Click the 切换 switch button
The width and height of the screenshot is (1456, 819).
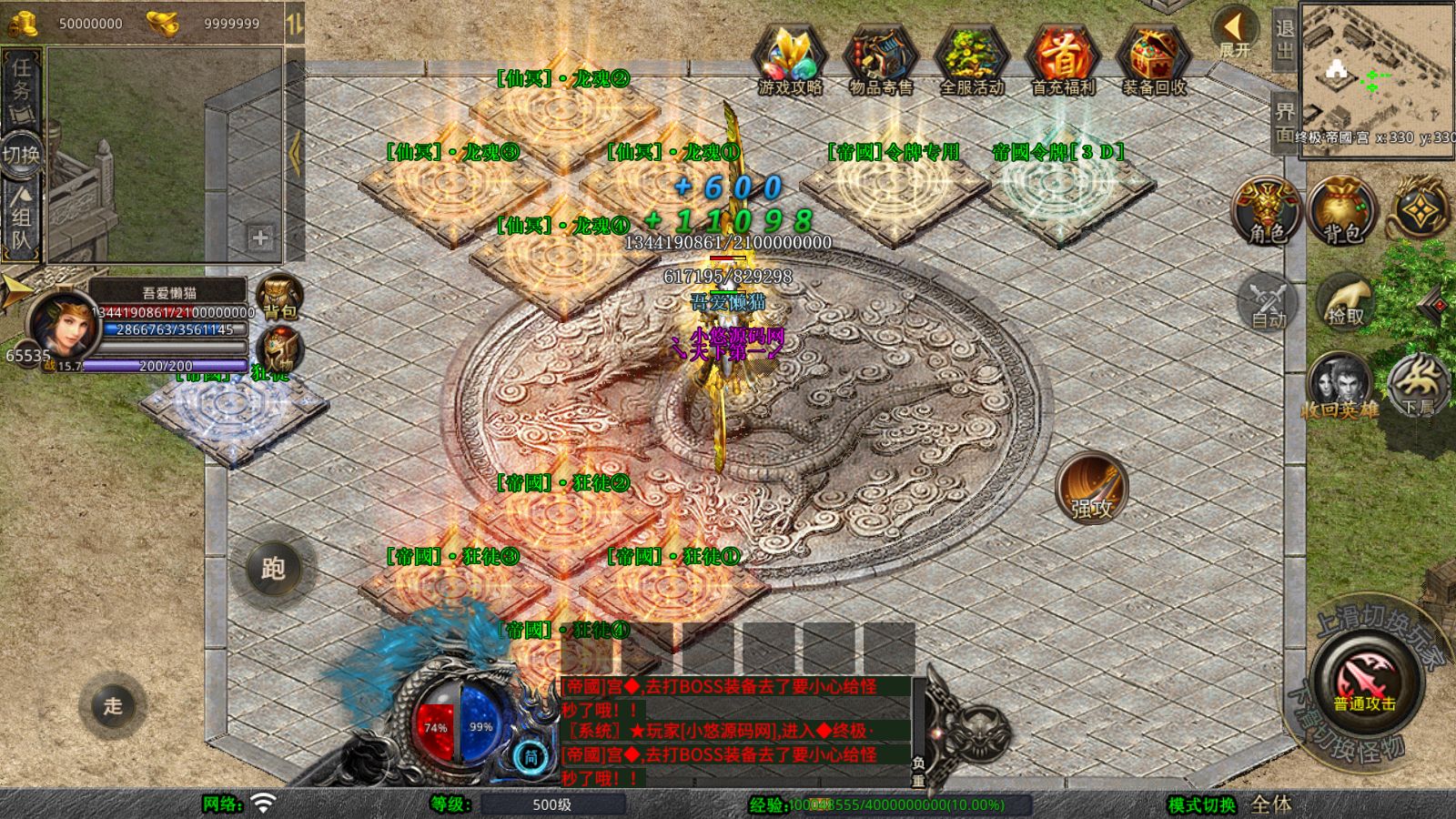(21, 154)
